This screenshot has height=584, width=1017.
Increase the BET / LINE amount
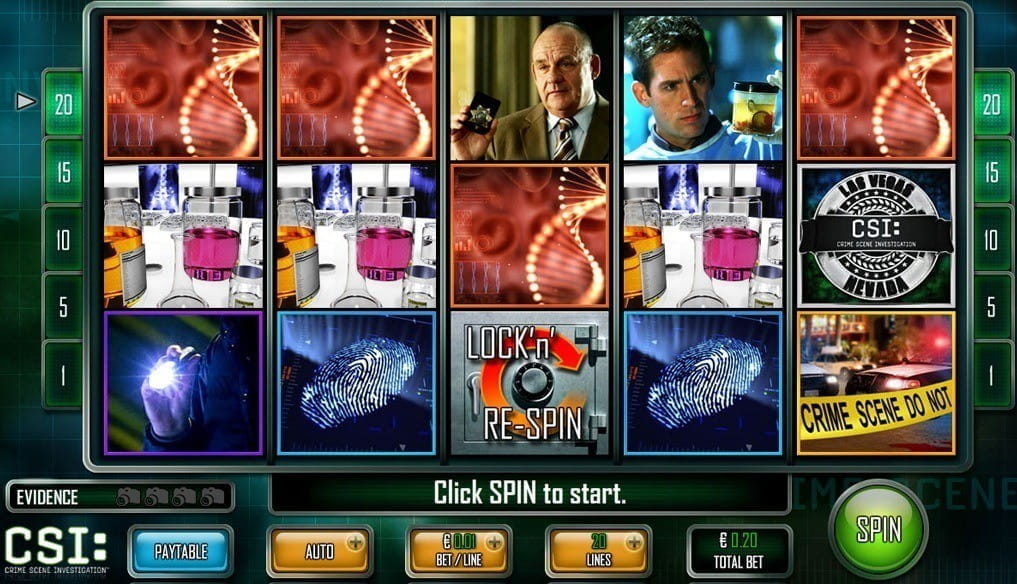tap(494, 541)
